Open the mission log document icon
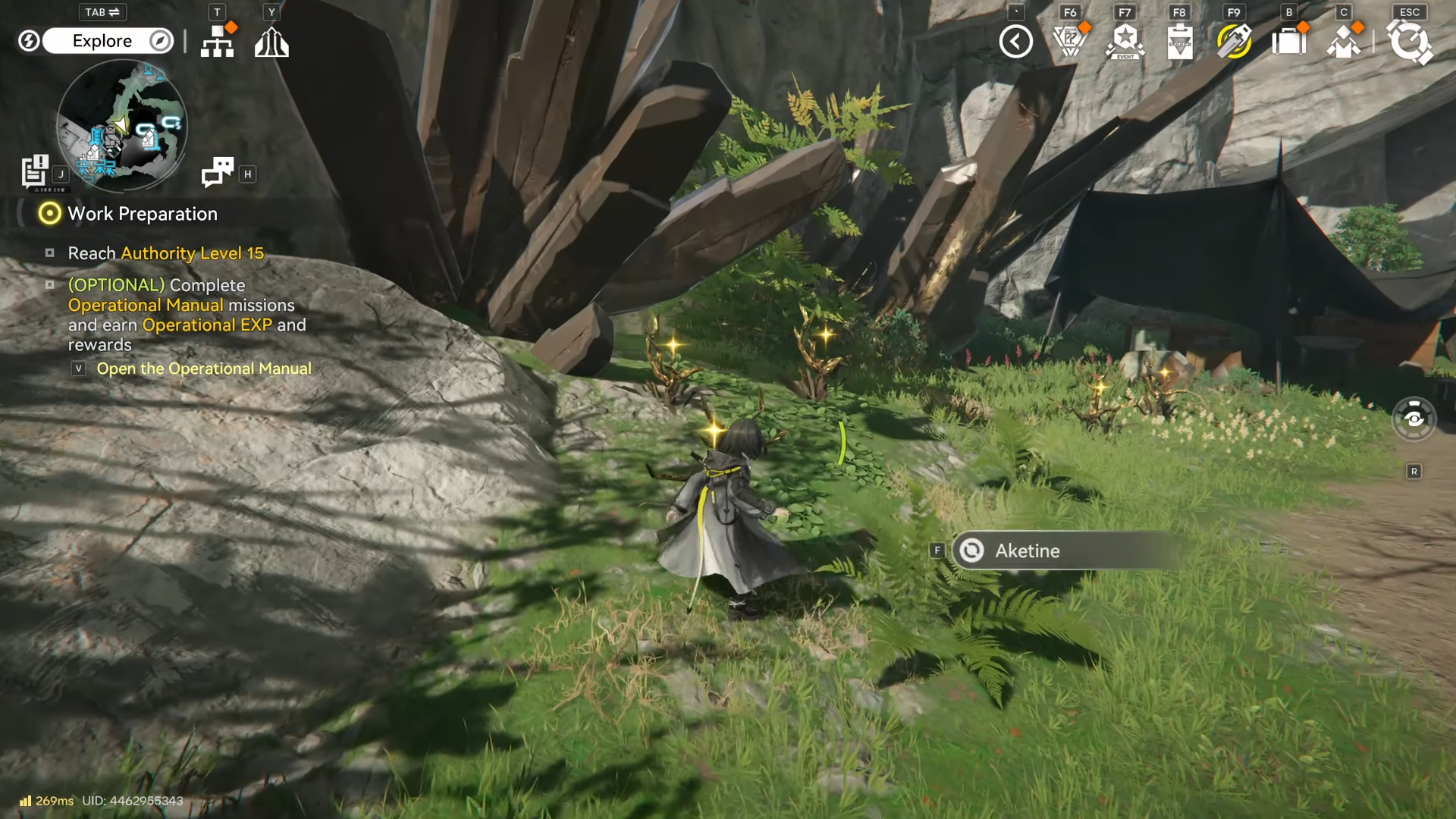Image resolution: width=1456 pixels, height=819 pixels. [35, 171]
